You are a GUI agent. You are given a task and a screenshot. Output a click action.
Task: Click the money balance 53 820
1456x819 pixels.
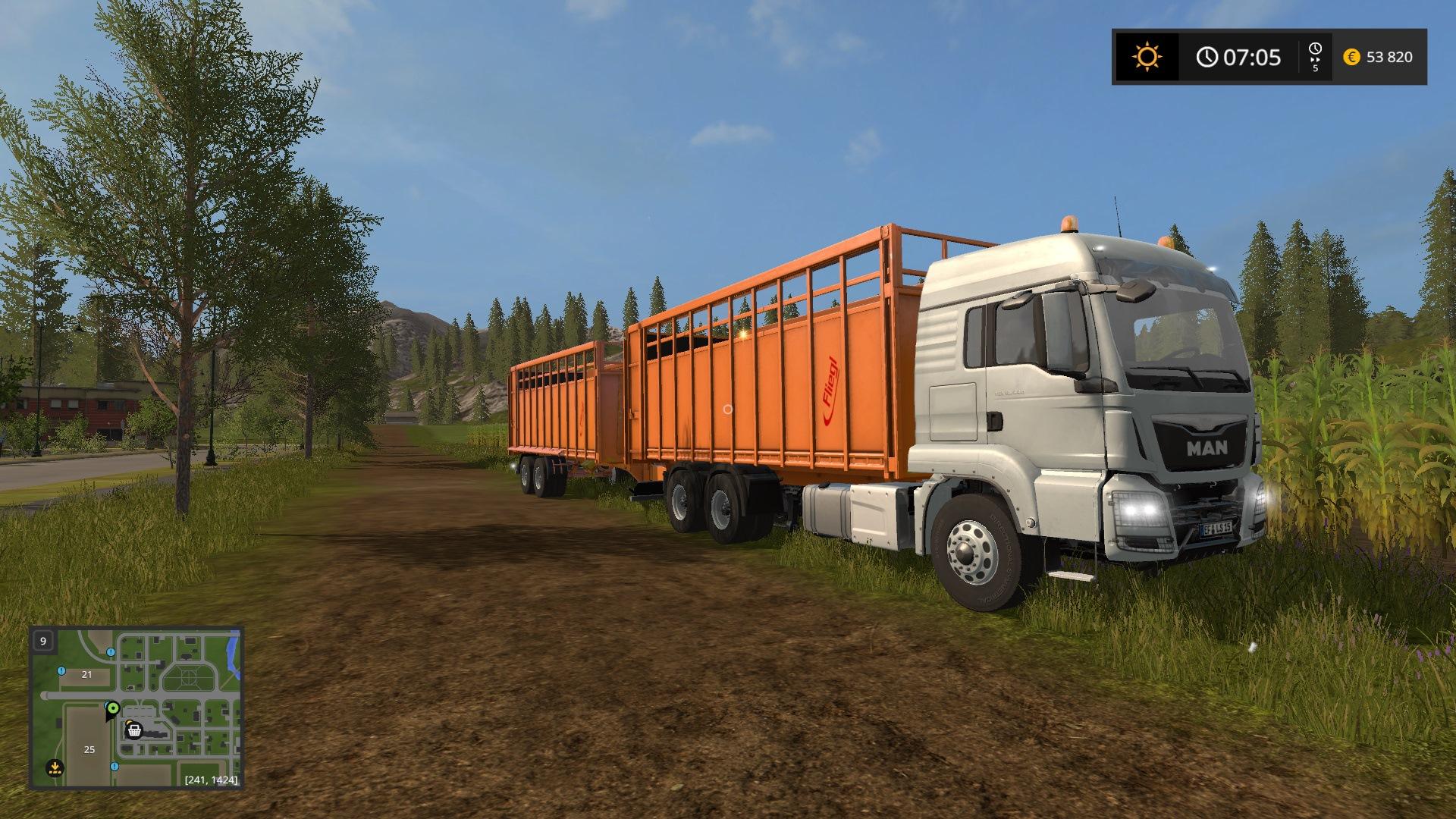pos(1390,57)
